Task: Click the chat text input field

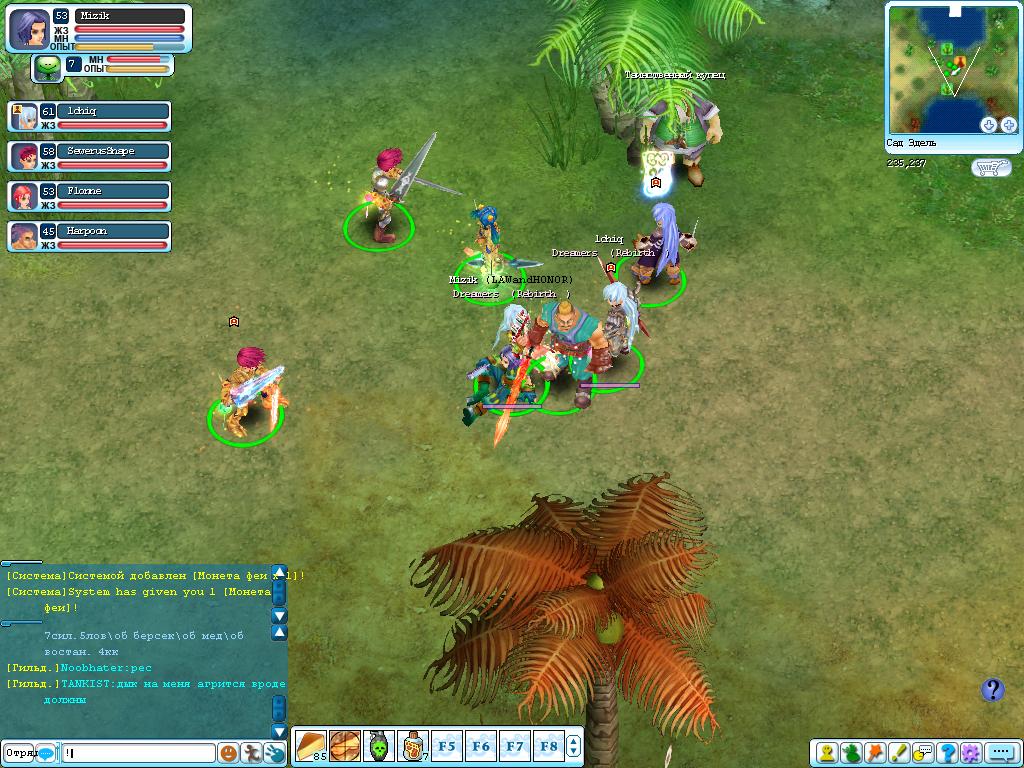Action: tap(138, 753)
